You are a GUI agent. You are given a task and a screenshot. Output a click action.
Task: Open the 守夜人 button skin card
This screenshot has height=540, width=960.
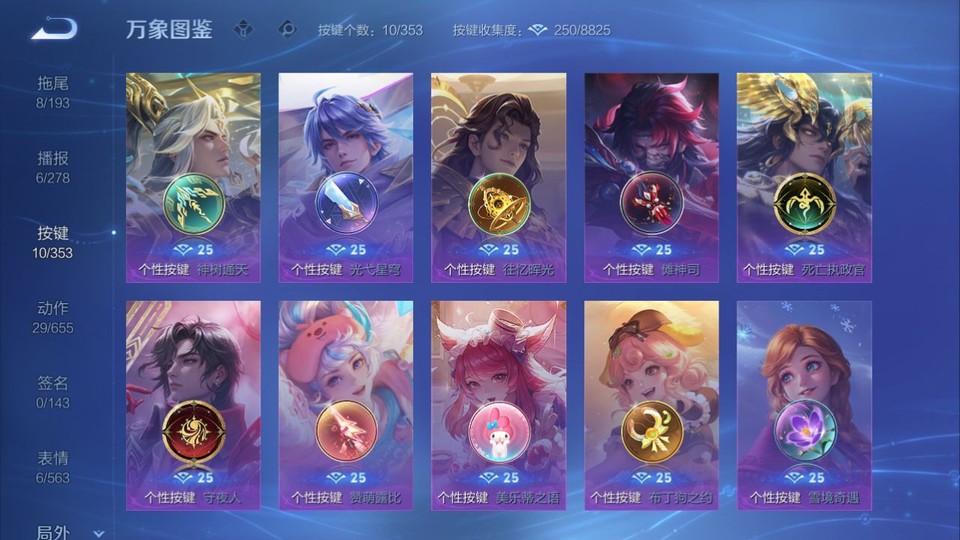pos(193,405)
